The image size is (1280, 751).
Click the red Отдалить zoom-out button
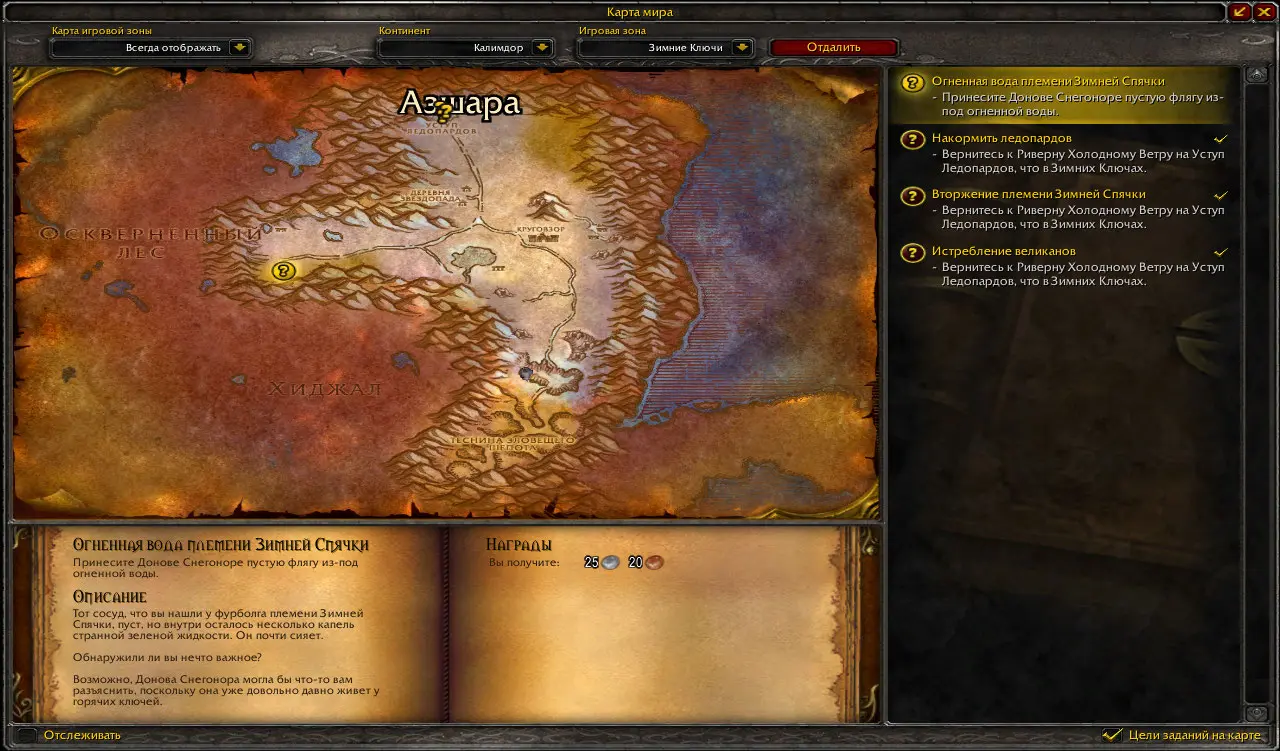(833, 47)
